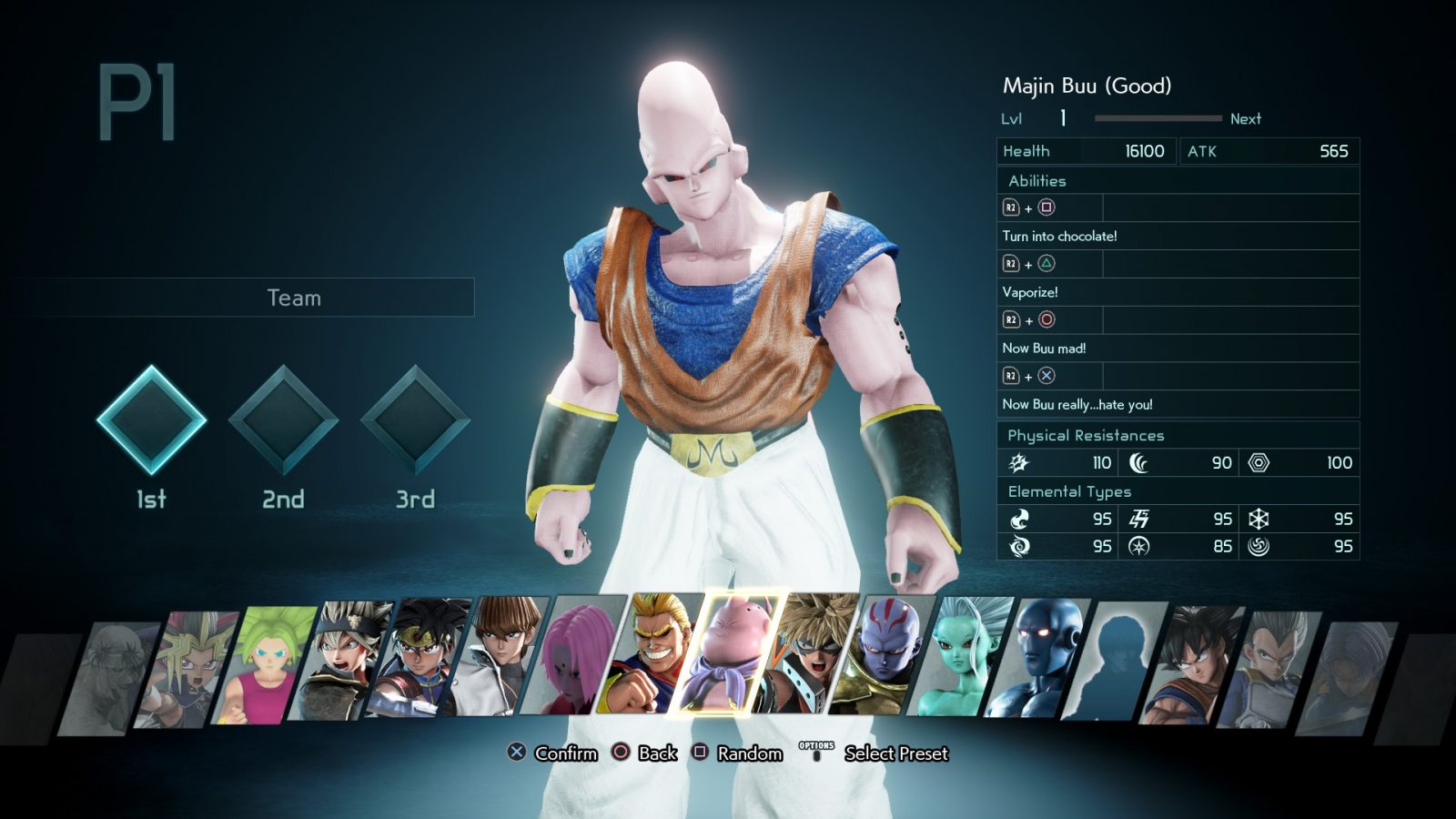Select Yugi's portrait in the roster
This screenshot has width=1456, height=819.
point(187,669)
